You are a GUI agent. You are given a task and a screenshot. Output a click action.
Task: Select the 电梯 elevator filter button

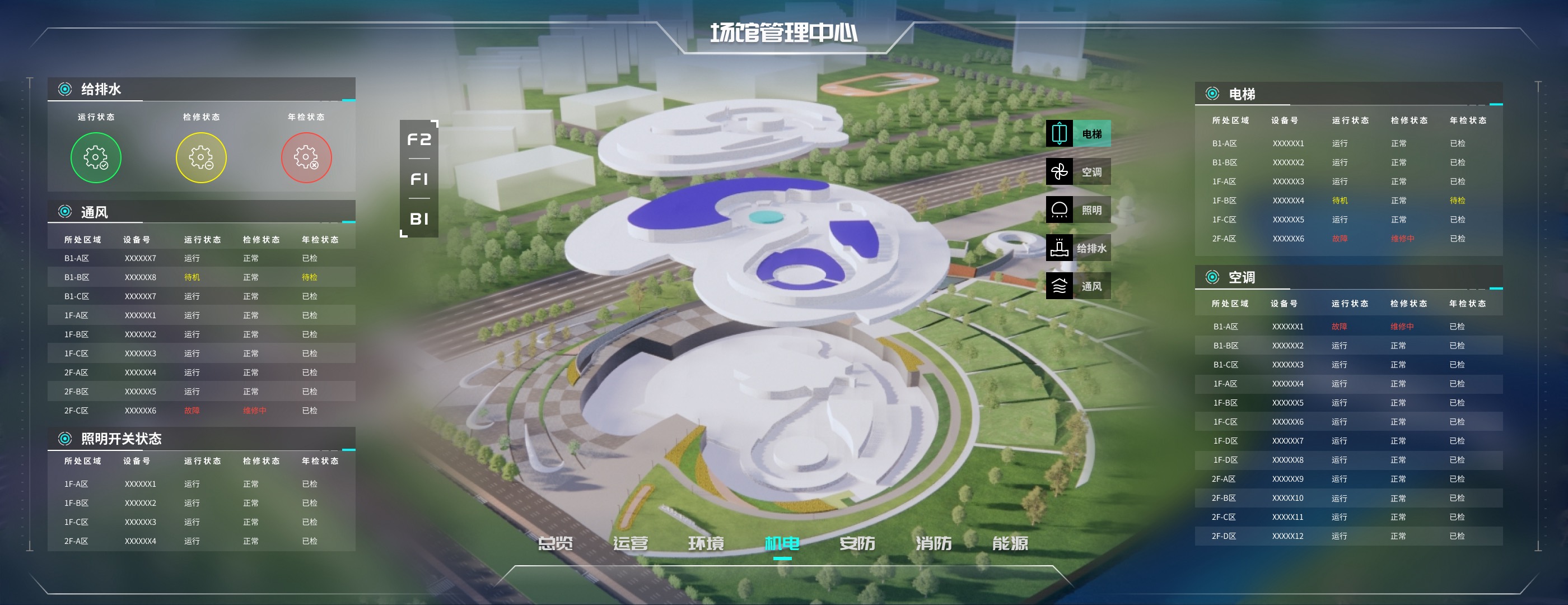click(1078, 134)
